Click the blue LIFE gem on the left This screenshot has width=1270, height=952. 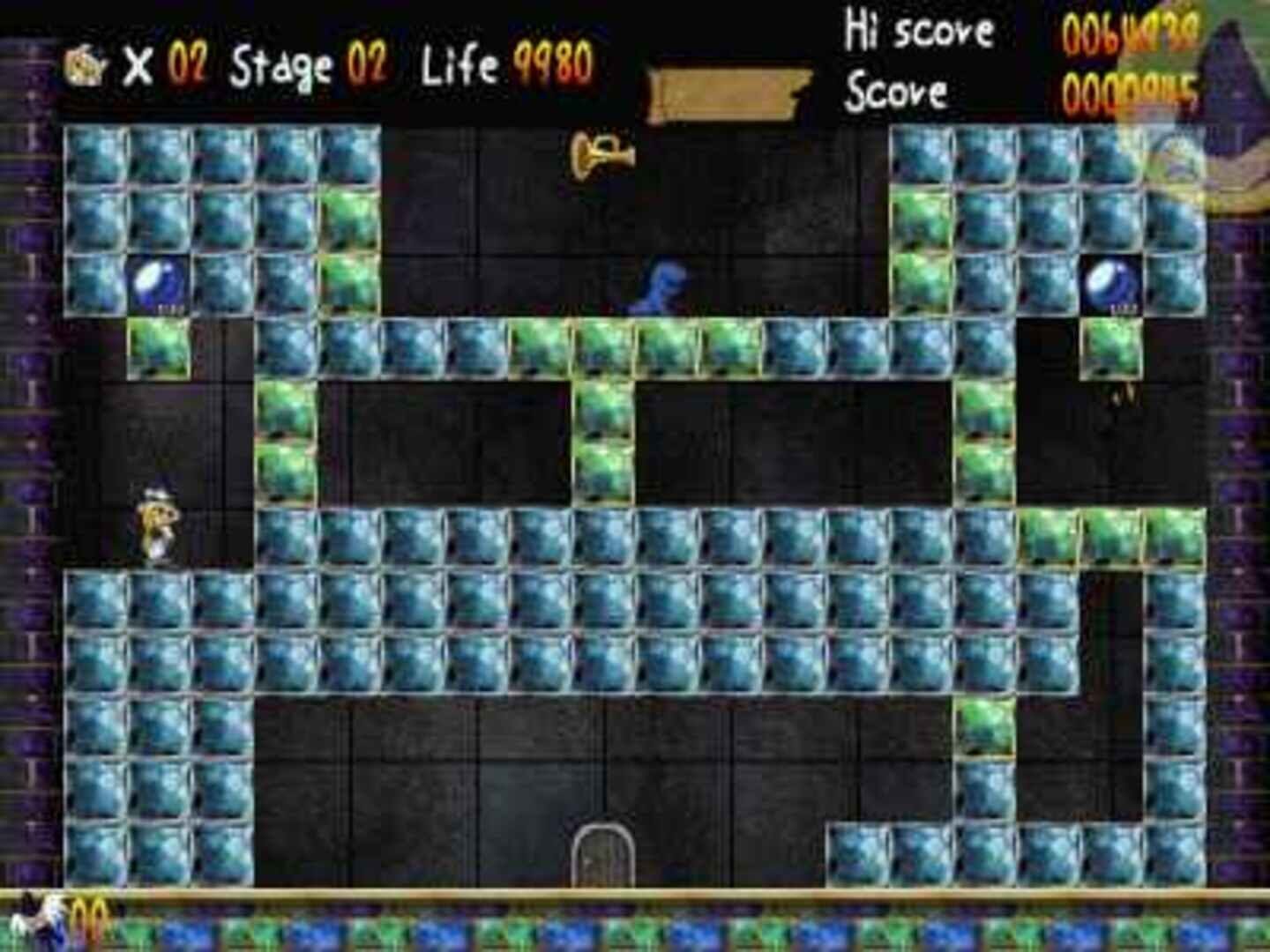pos(159,284)
